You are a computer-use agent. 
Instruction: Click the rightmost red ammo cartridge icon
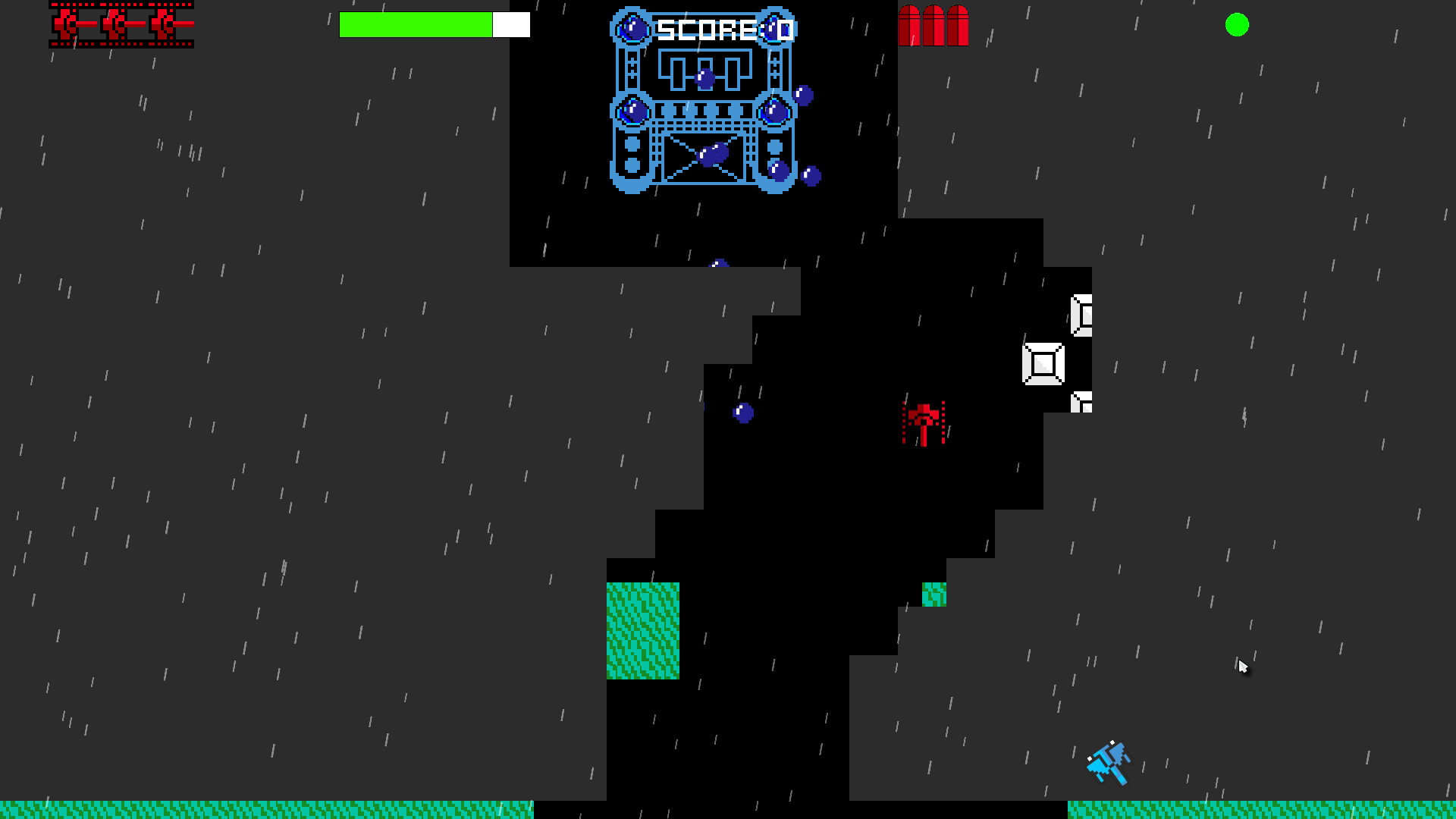958,25
